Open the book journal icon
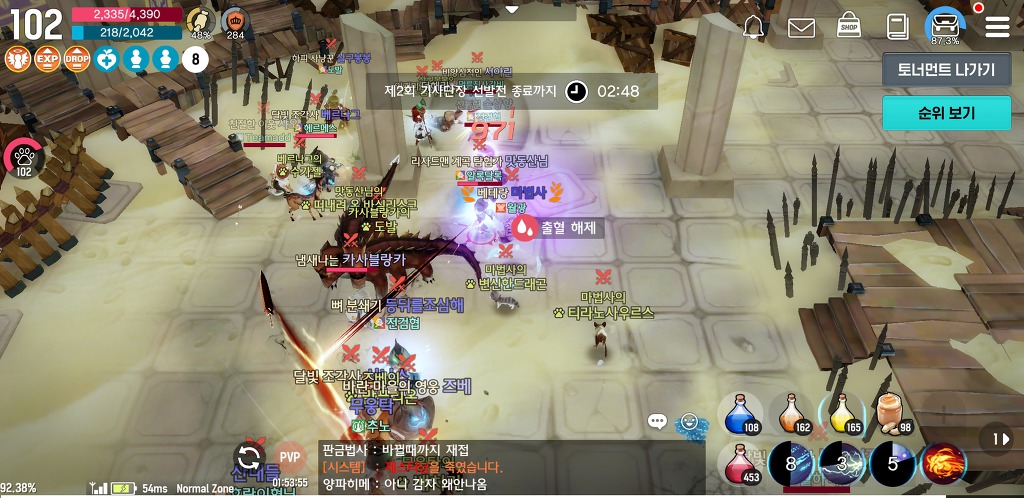 pyautogui.click(x=897, y=27)
